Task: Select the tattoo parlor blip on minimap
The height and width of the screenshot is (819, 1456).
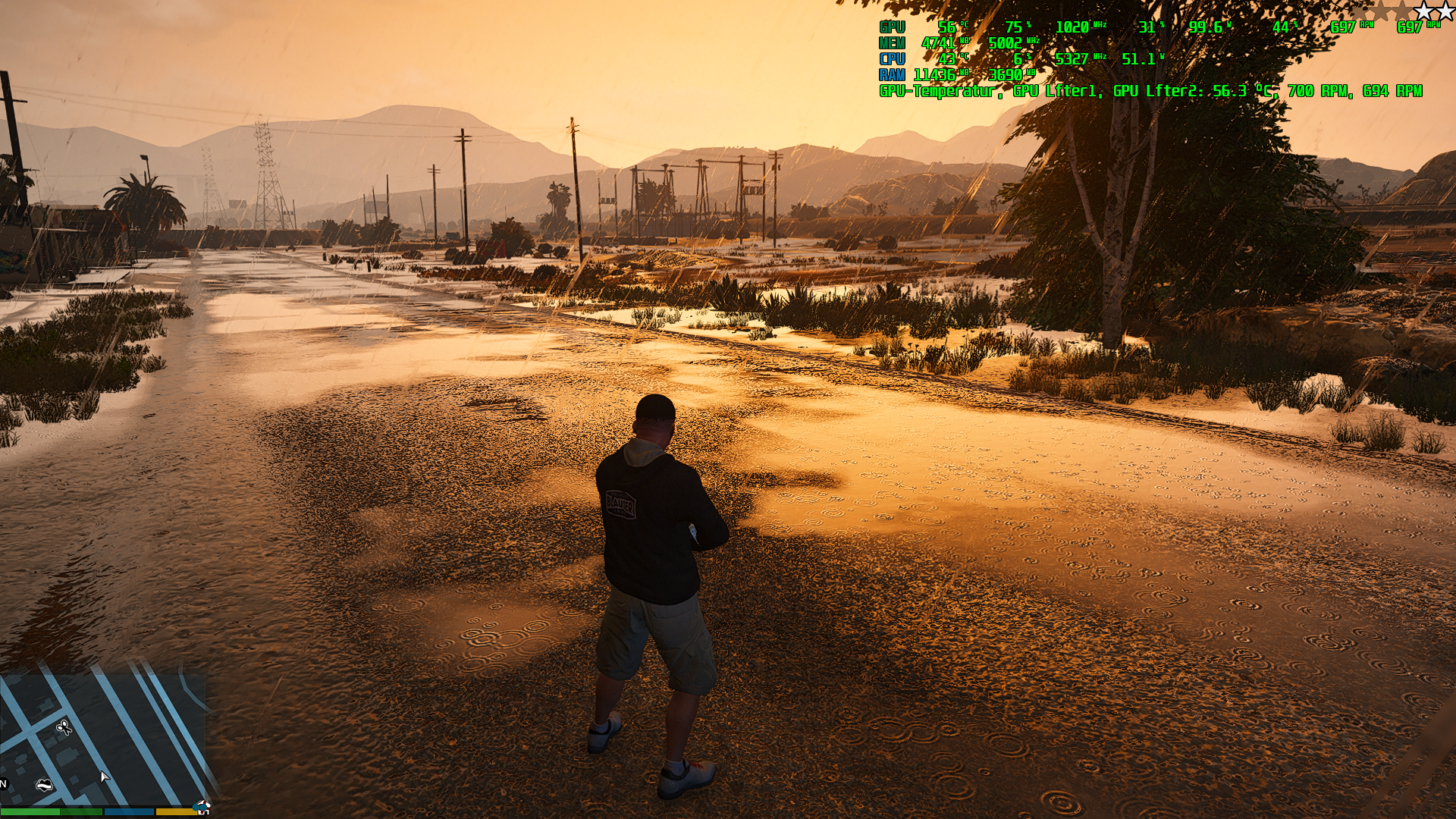Action: click(44, 786)
